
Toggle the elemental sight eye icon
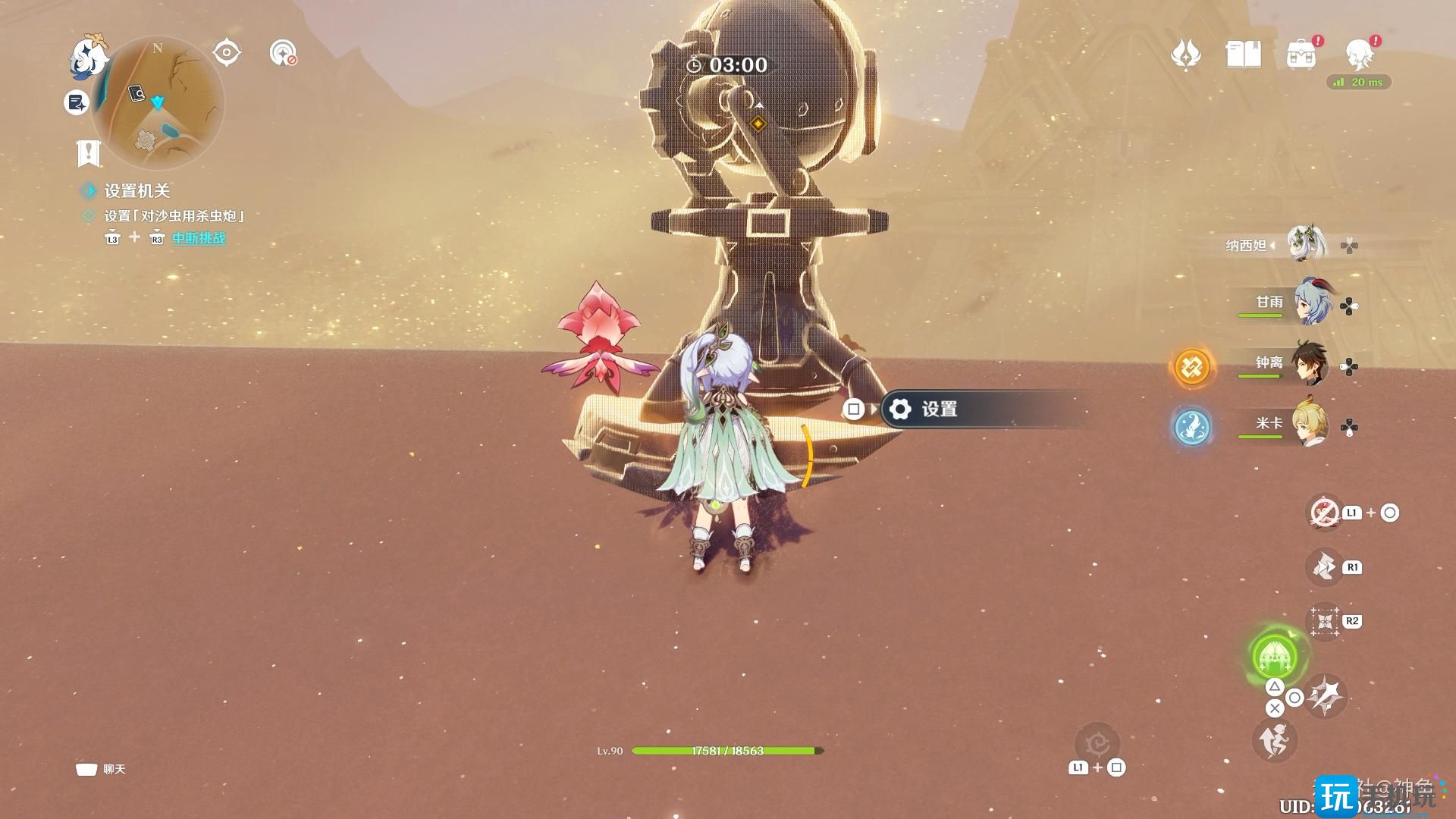(x=227, y=53)
